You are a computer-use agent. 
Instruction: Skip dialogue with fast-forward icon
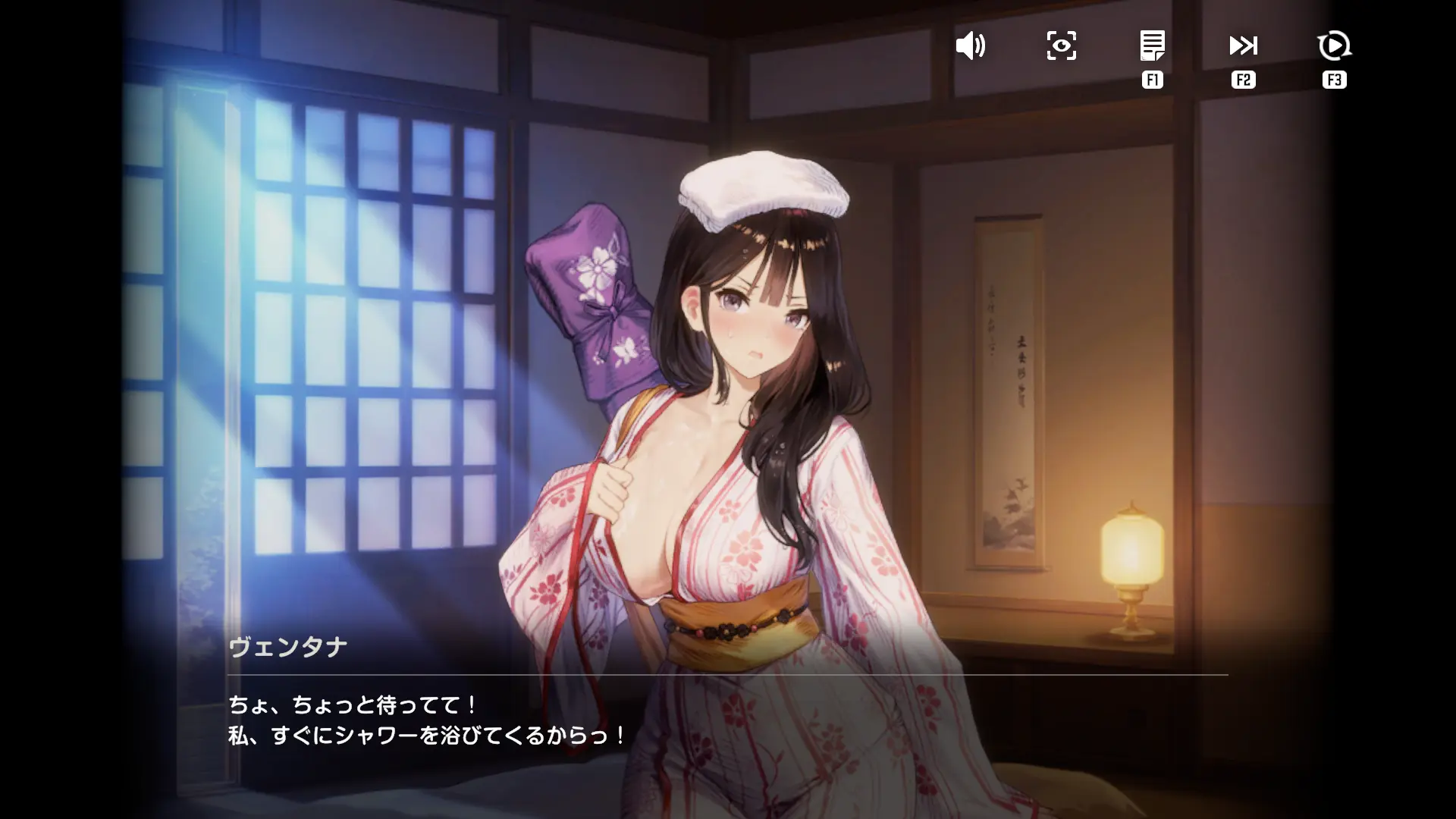(1243, 46)
